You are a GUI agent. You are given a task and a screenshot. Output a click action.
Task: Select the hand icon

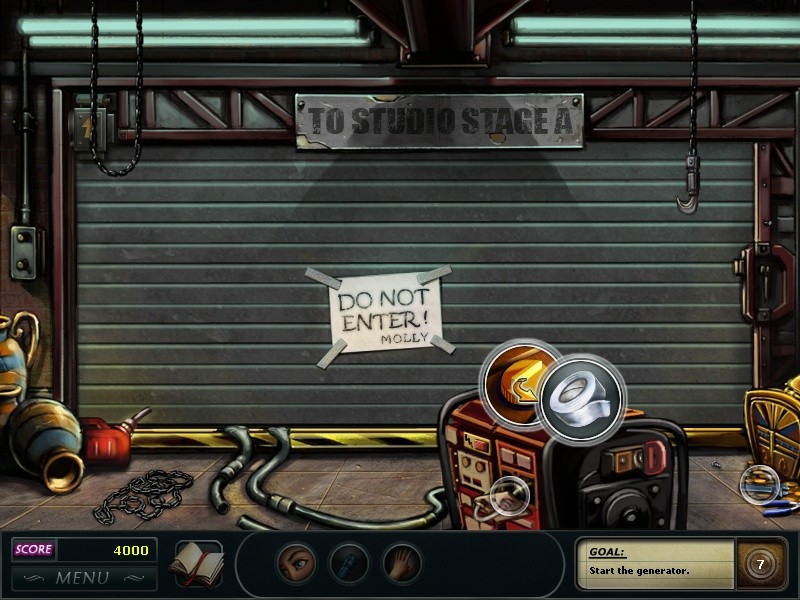coord(402,564)
